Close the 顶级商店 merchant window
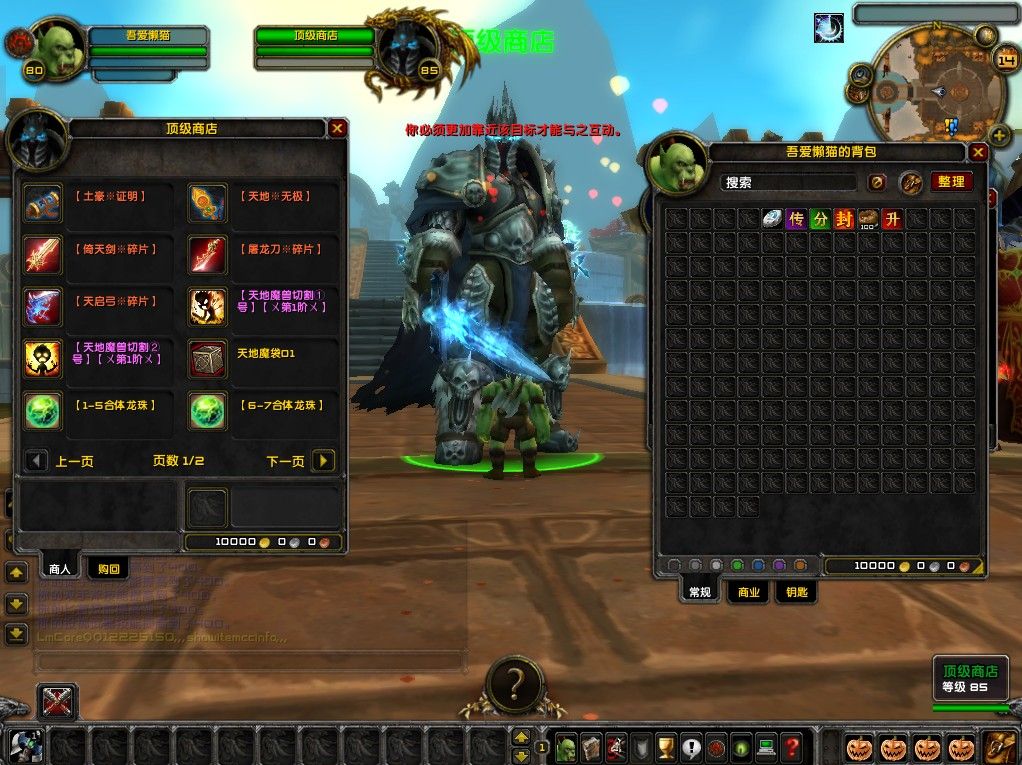 [338, 128]
